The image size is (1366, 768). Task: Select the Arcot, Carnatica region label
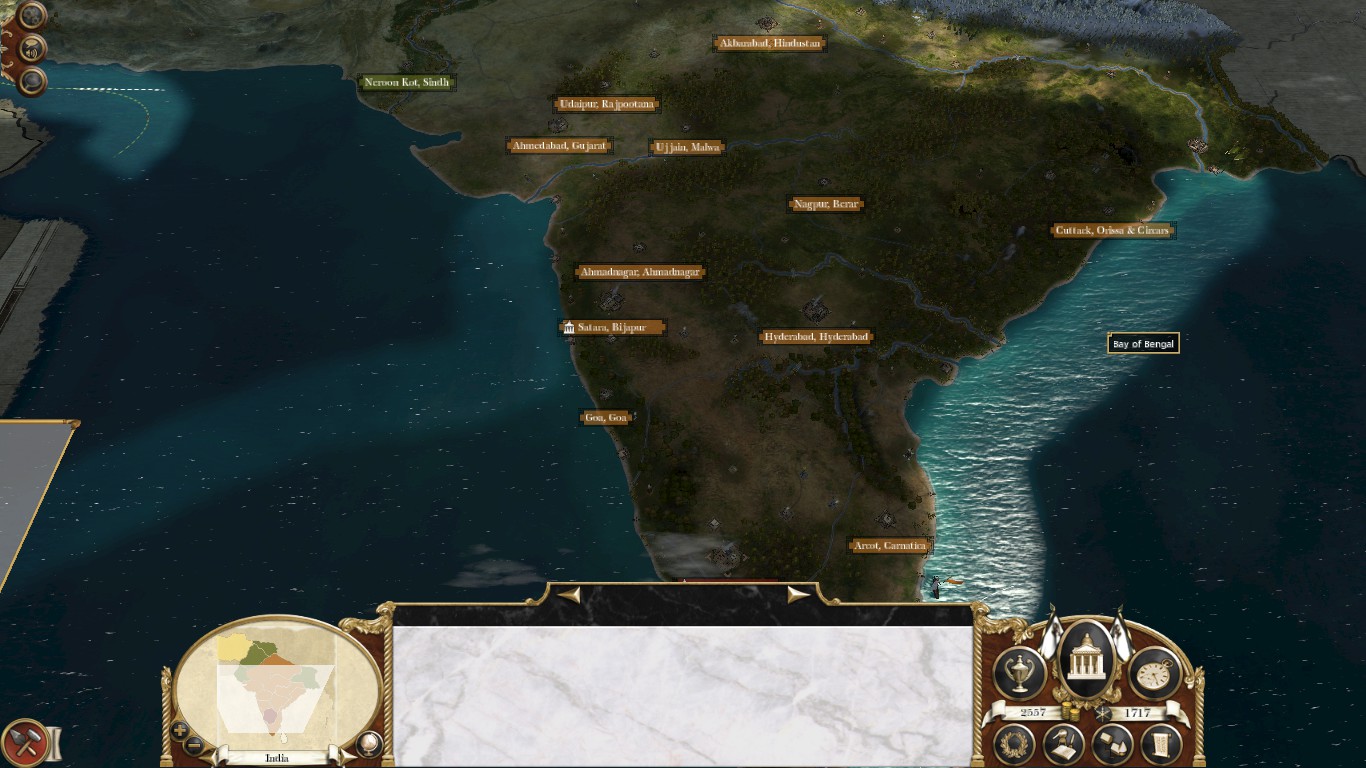pos(889,546)
